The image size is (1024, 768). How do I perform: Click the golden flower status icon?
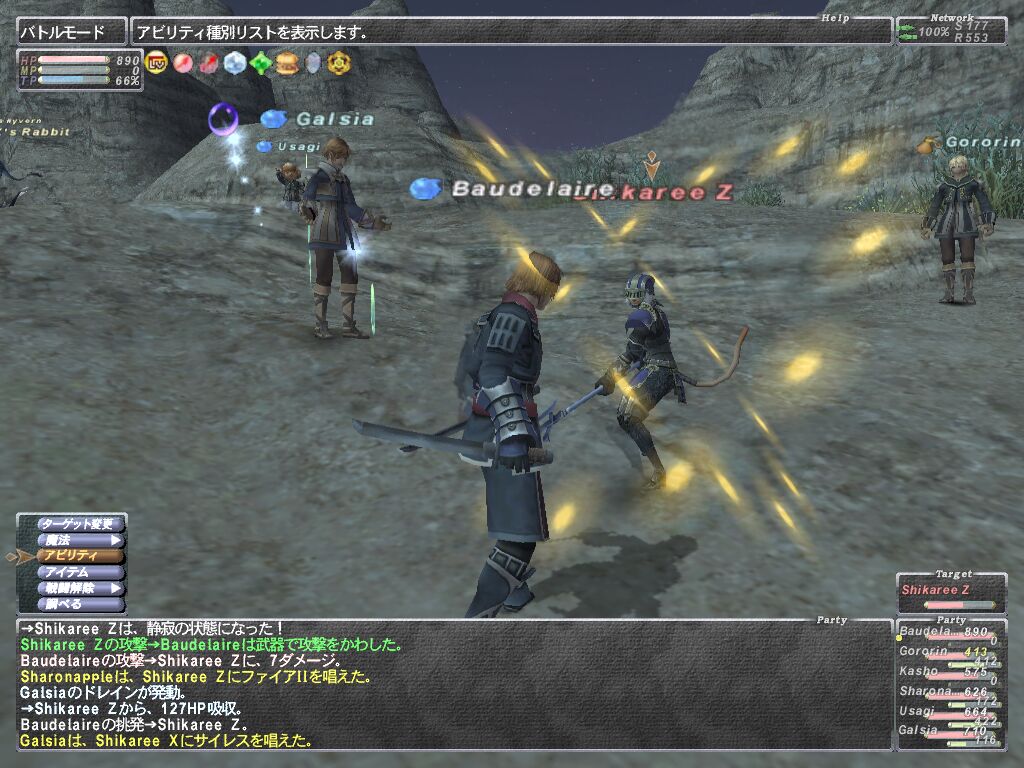tap(339, 63)
